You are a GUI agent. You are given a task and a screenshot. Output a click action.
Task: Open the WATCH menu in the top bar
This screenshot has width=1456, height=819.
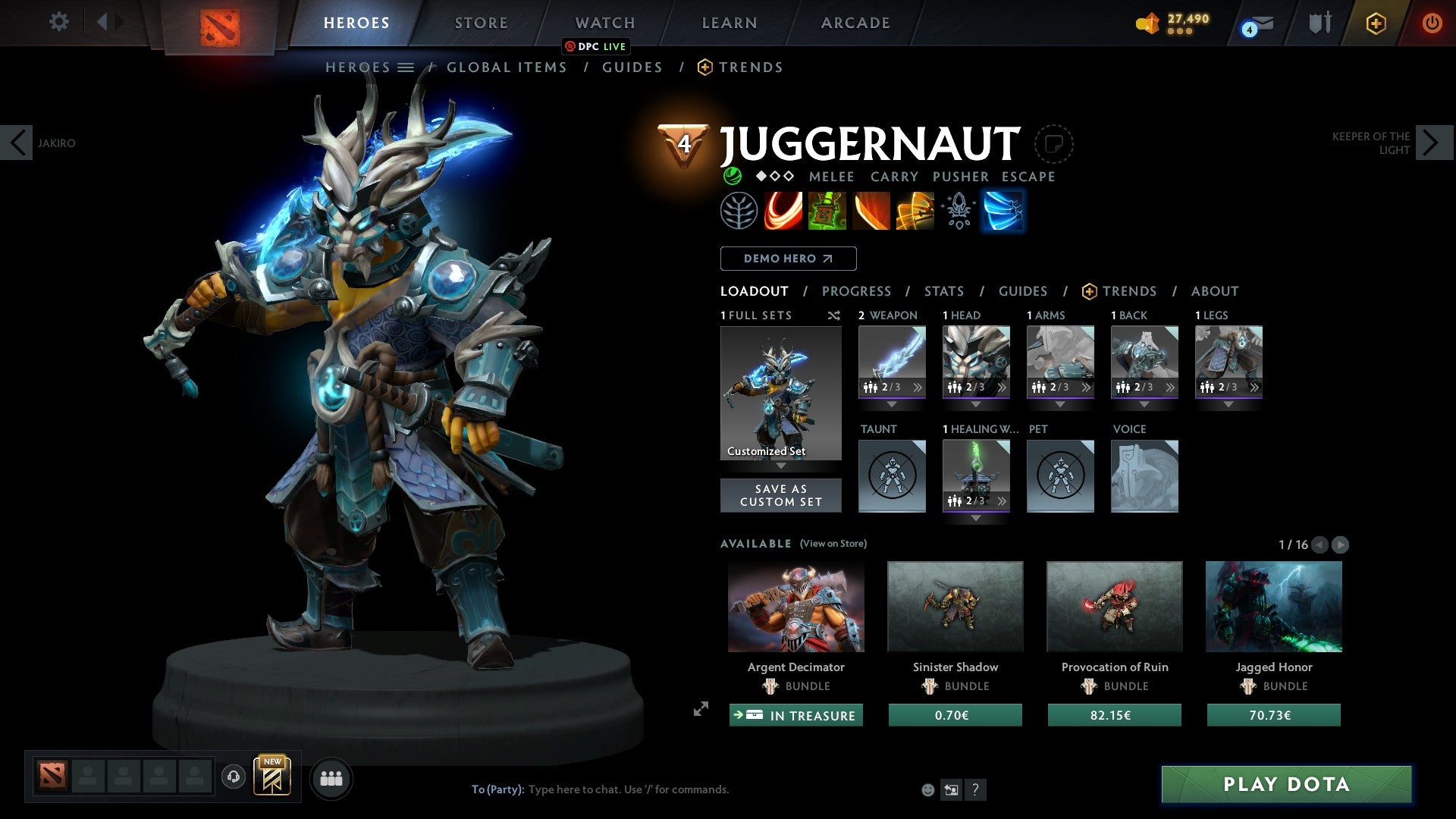[x=604, y=22]
